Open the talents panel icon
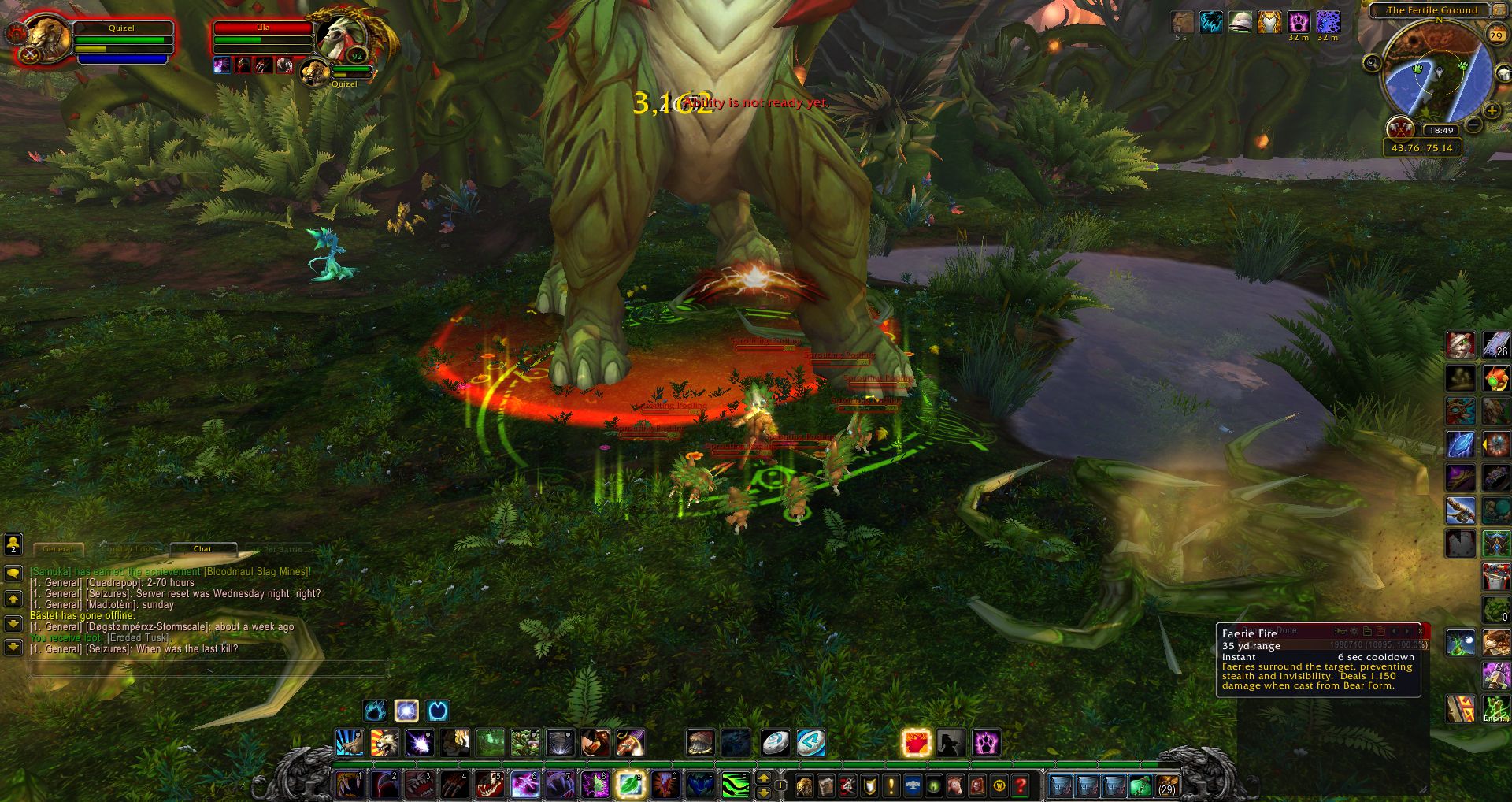This screenshot has width=1512, height=802. pyautogui.click(x=847, y=785)
